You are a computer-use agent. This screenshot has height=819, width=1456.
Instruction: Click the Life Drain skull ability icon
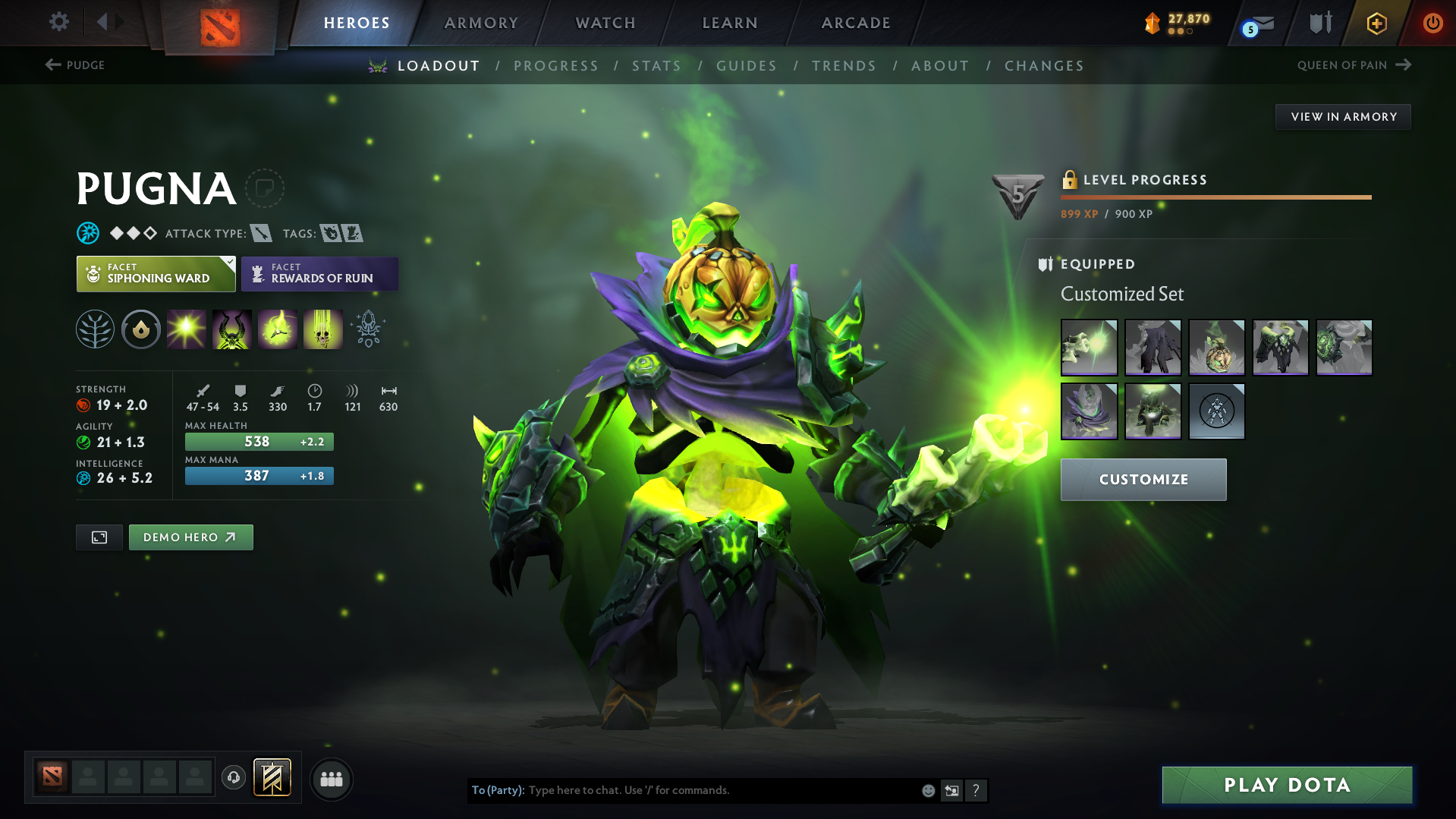coord(322,329)
